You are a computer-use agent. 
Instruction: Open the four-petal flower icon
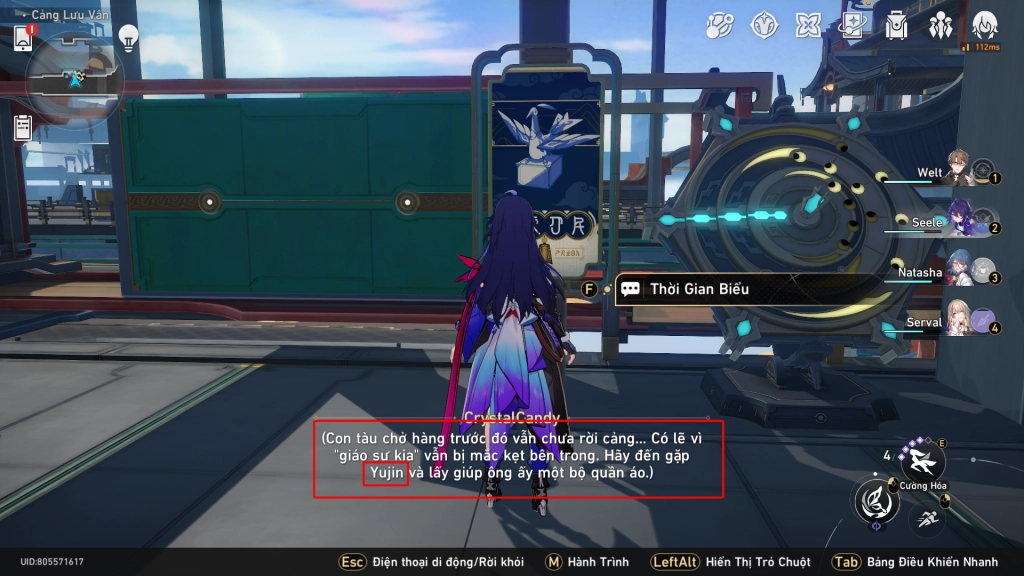tap(808, 25)
